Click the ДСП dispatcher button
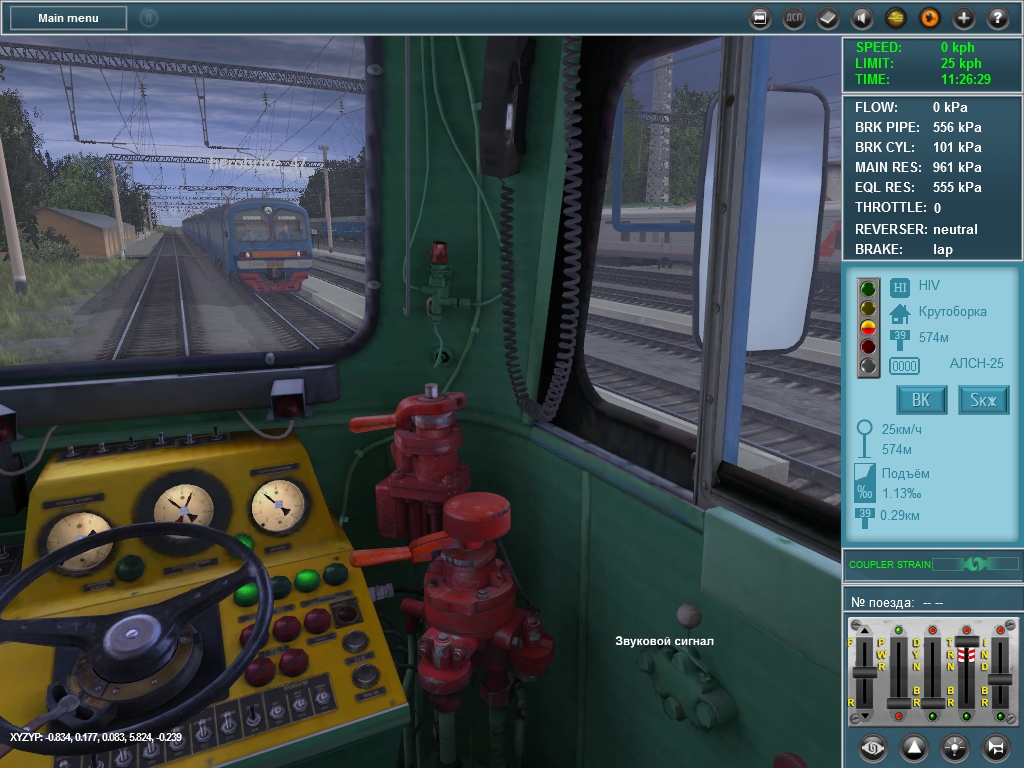Viewport: 1024px width, 768px height. [x=793, y=17]
